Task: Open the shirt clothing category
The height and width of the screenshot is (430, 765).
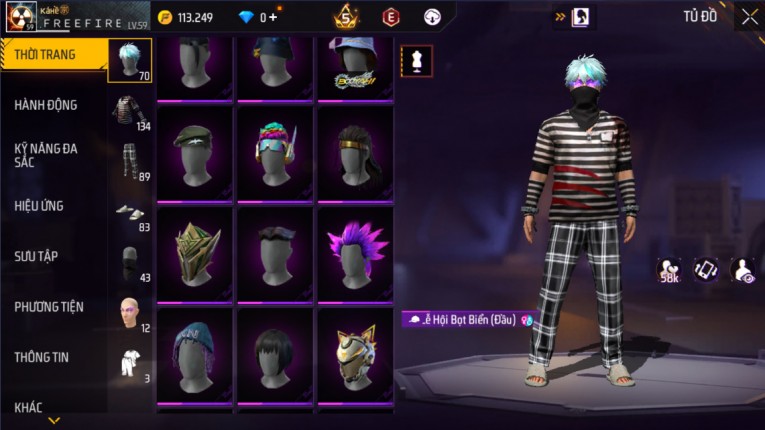Action: 129,112
